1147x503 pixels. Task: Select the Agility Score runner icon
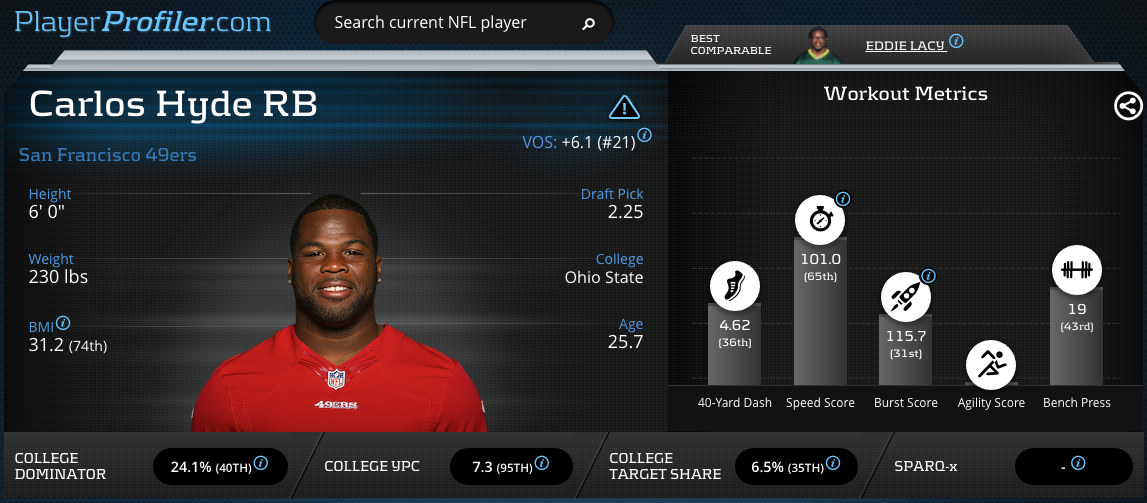[990, 365]
